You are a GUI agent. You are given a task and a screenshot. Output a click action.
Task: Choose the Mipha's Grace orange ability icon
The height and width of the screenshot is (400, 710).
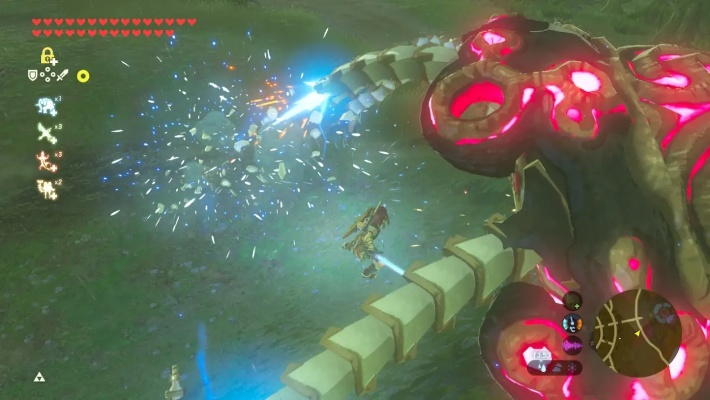[x=46, y=158]
